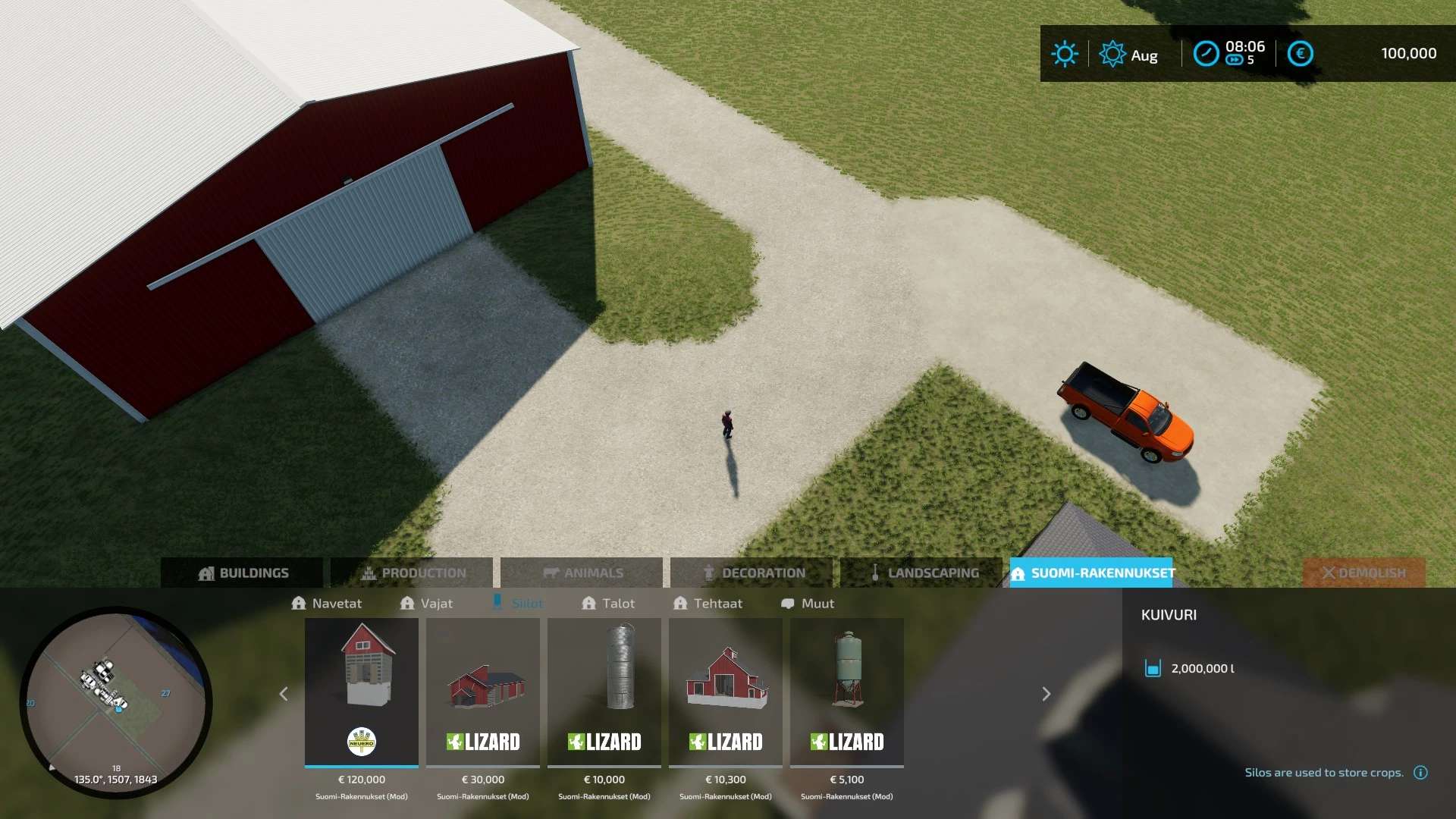1456x819 pixels.
Task: Show next items with right arrow
Action: [1046, 694]
